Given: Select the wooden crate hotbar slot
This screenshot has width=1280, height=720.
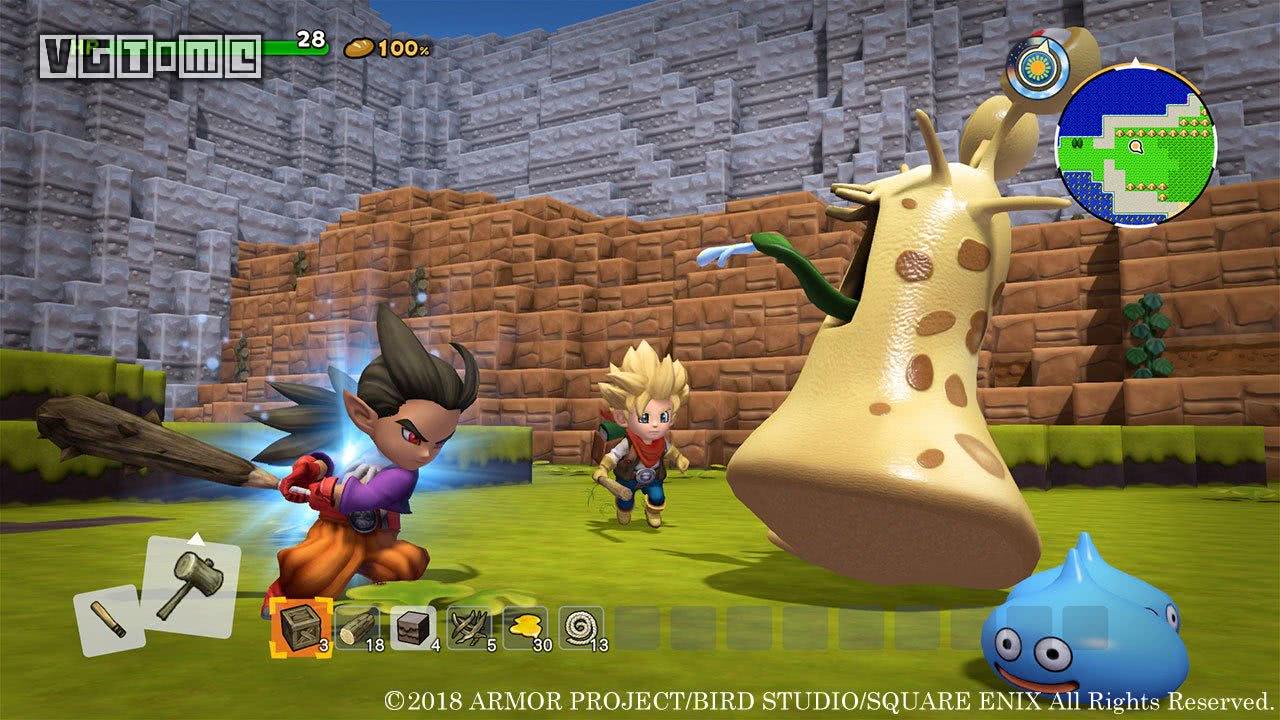Looking at the screenshot, I should tap(299, 629).
